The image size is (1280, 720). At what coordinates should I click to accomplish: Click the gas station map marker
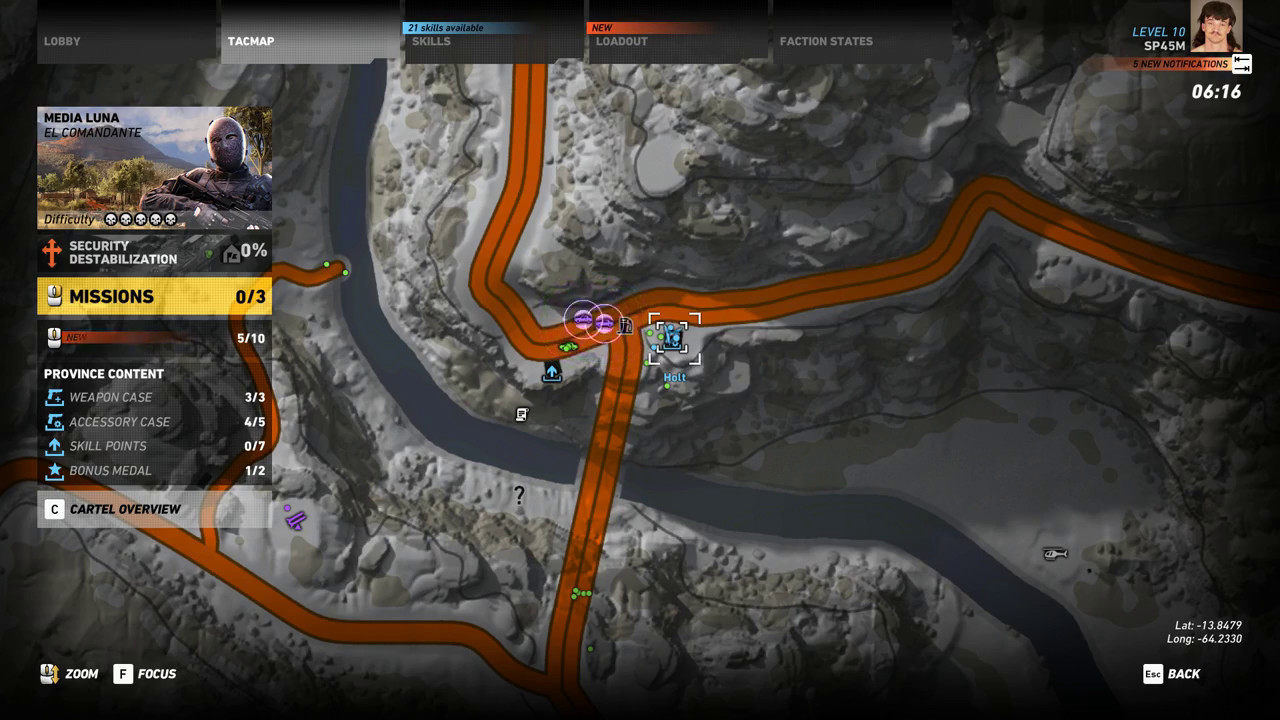point(626,325)
